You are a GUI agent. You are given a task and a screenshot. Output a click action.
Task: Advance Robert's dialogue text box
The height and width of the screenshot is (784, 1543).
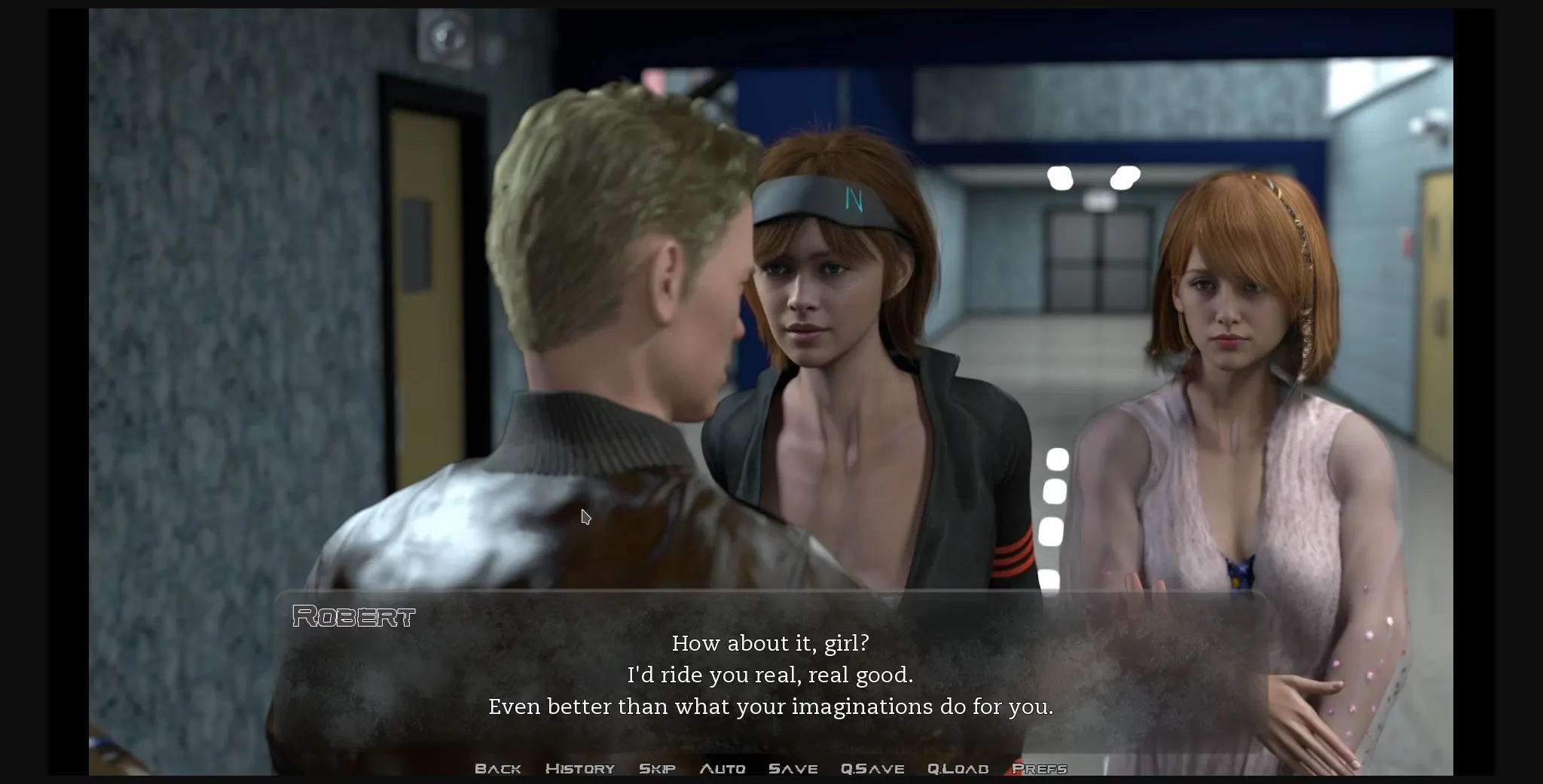770,675
